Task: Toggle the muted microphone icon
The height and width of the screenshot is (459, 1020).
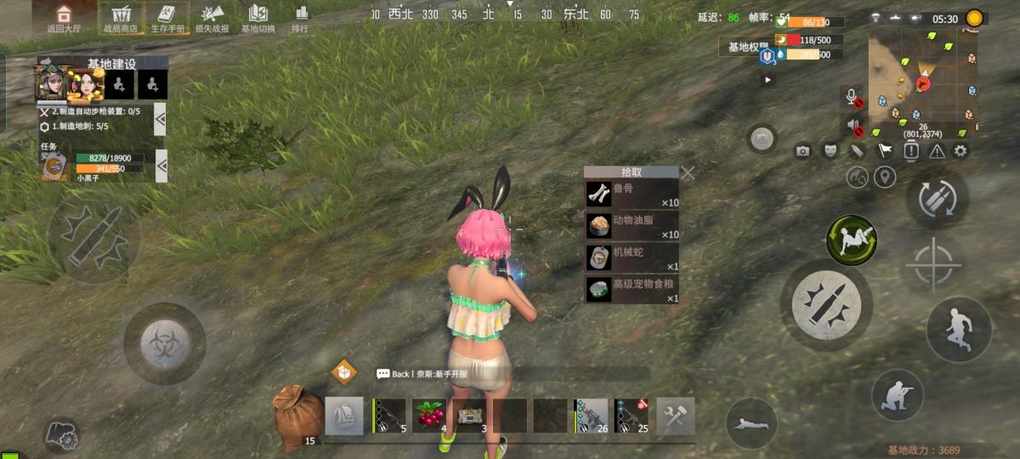Action: click(x=853, y=98)
